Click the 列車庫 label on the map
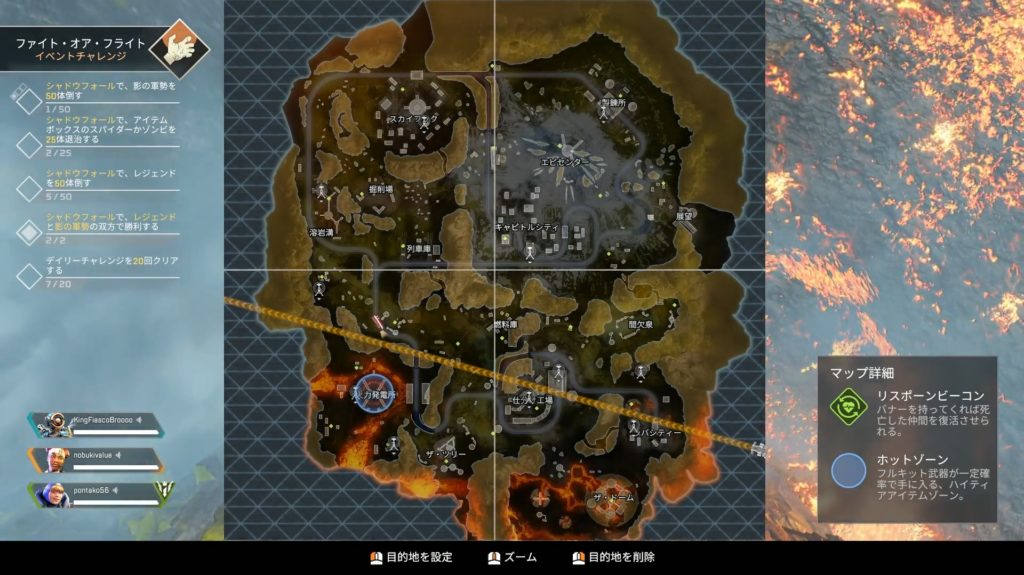 418,248
